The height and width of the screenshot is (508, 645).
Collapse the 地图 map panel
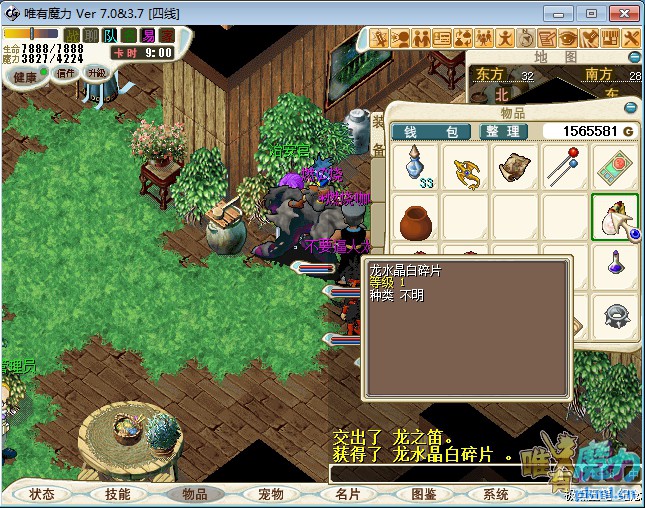click(631, 56)
